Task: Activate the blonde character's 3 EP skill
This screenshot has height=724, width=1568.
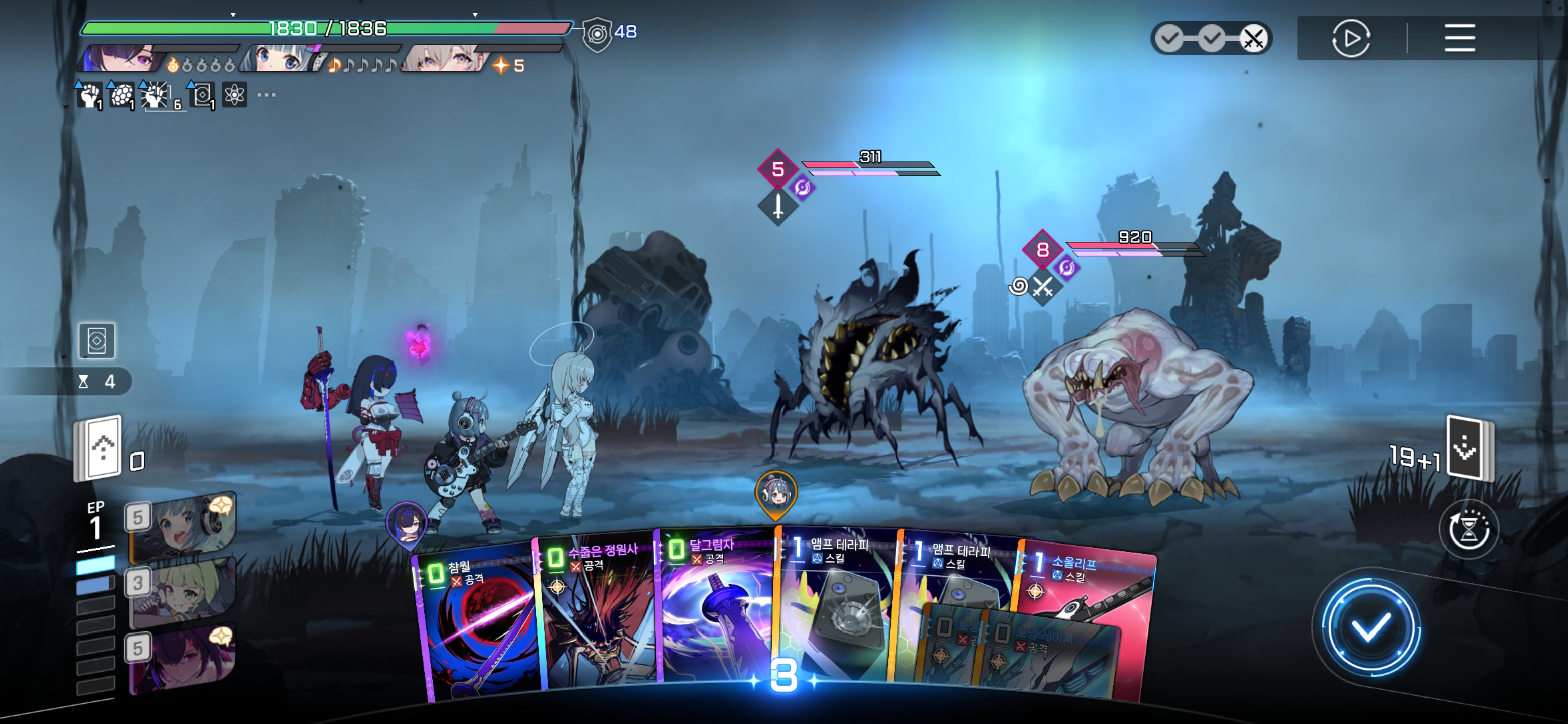Action: 182,592
